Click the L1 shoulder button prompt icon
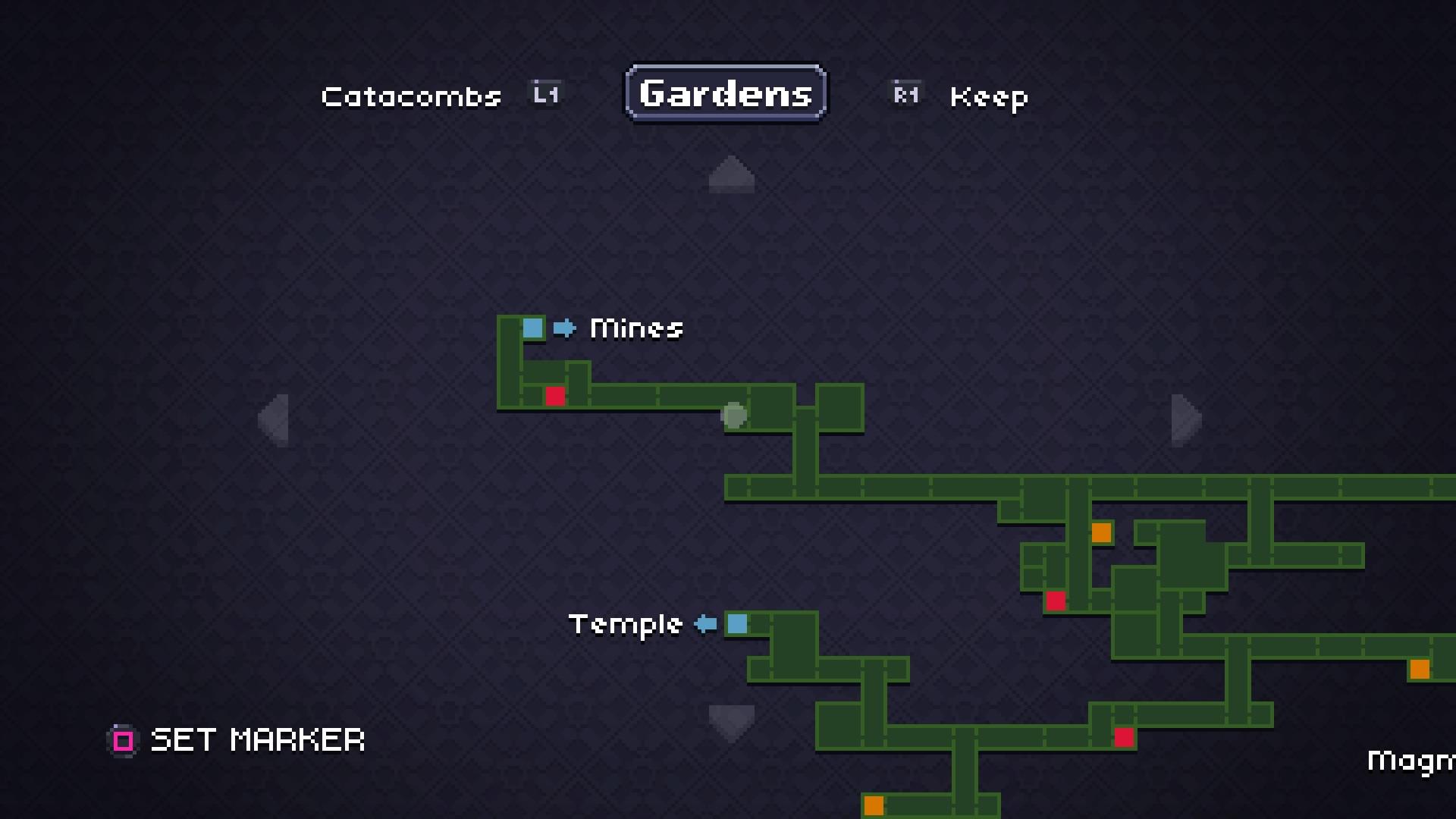The width and height of the screenshot is (1456, 819). [x=545, y=94]
